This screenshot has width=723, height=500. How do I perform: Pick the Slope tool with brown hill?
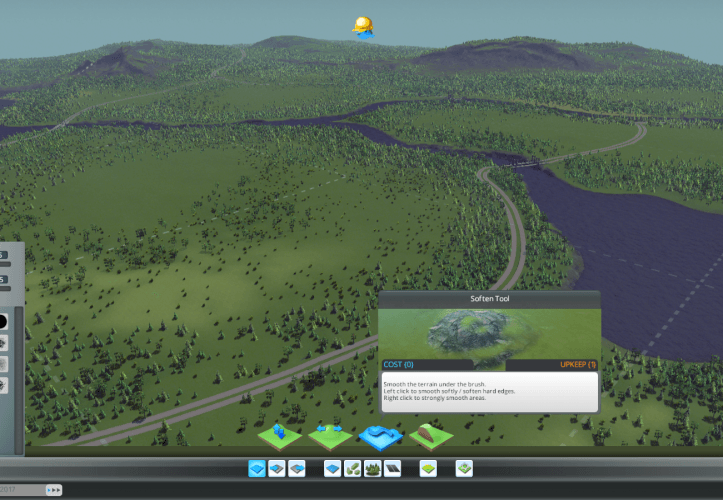(431, 435)
